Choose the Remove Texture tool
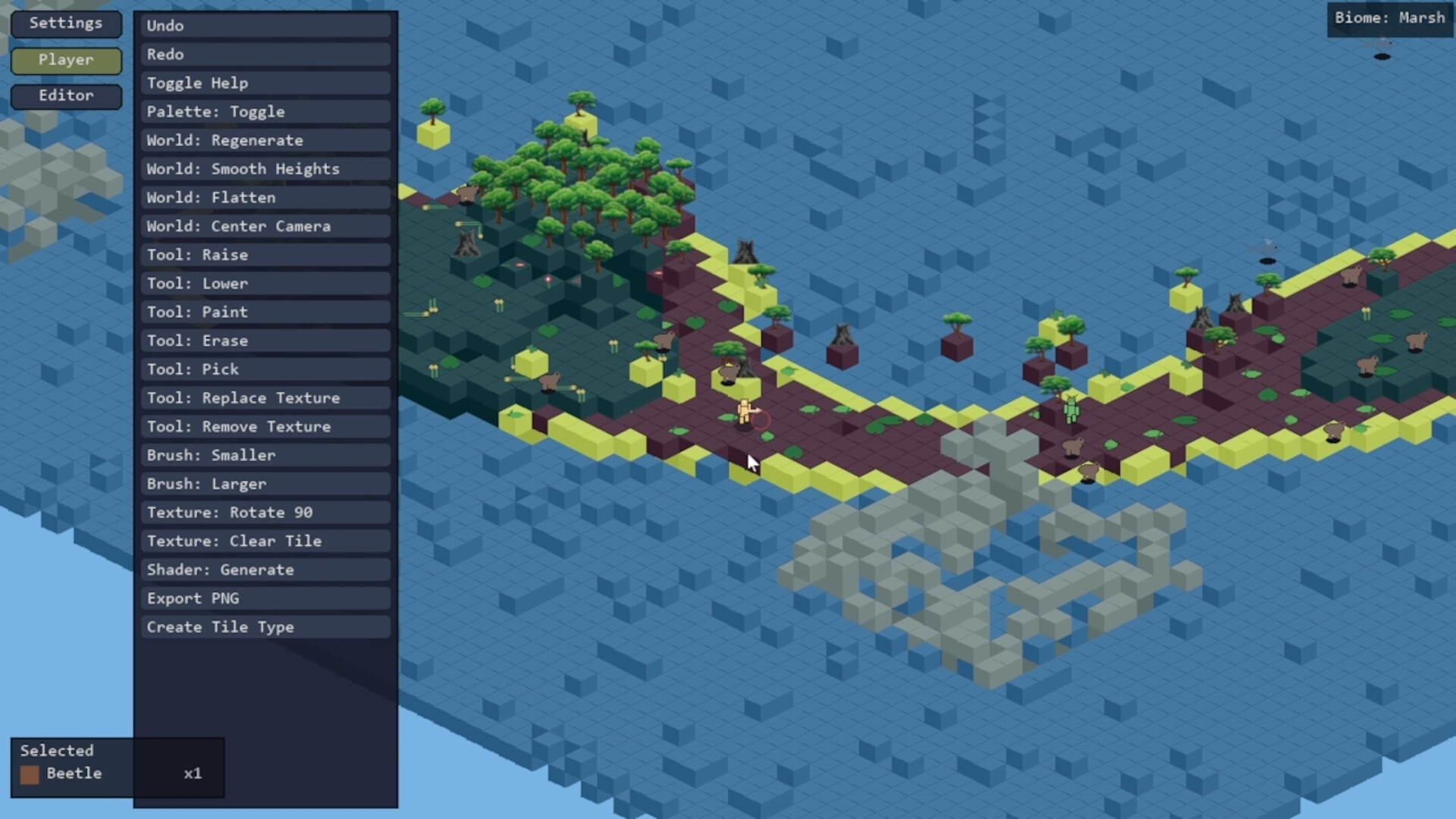Viewport: 1456px width, 819px height. click(265, 426)
